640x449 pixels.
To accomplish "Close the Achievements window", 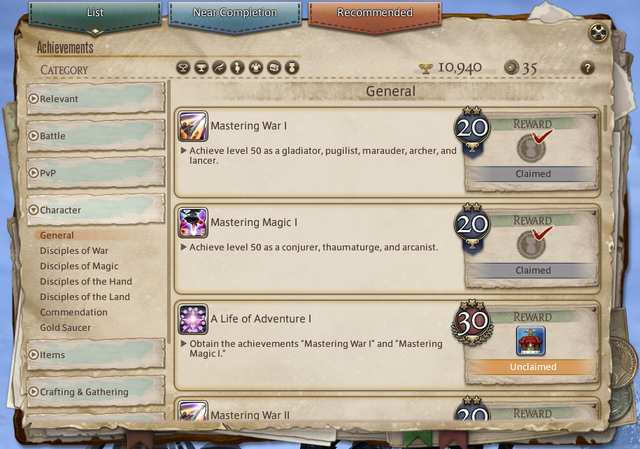I will (597, 32).
